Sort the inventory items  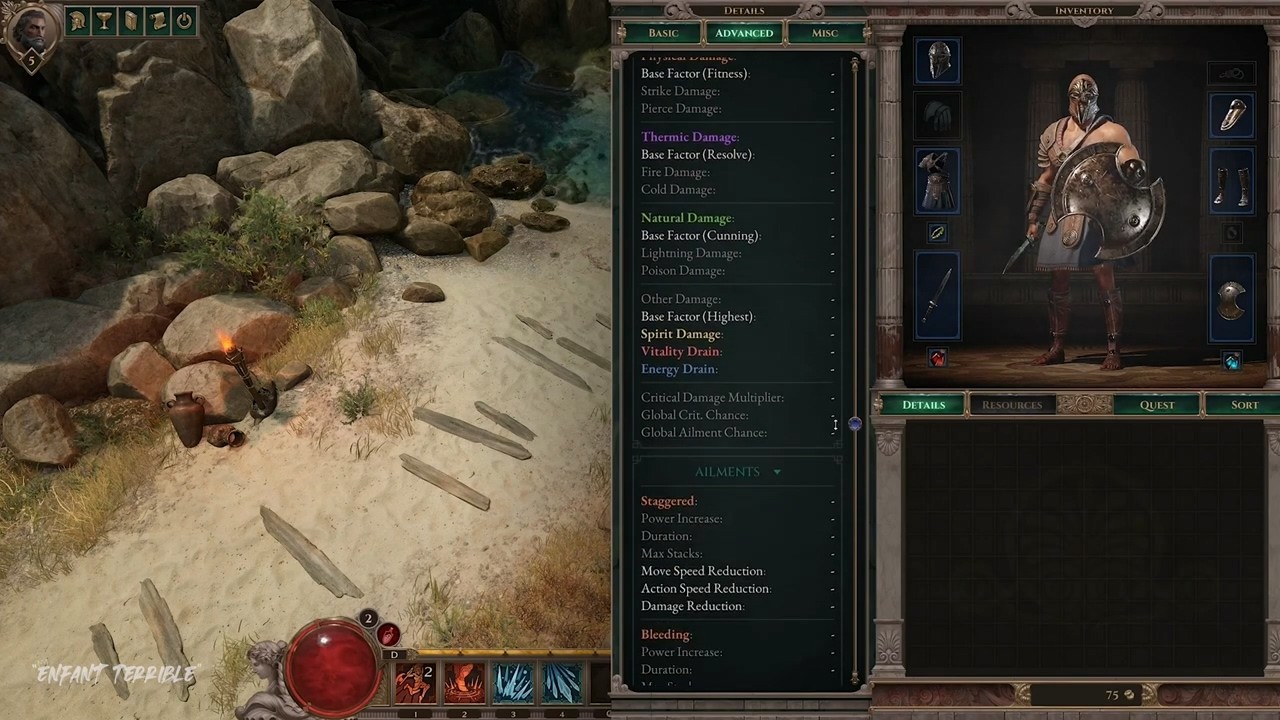(1244, 405)
